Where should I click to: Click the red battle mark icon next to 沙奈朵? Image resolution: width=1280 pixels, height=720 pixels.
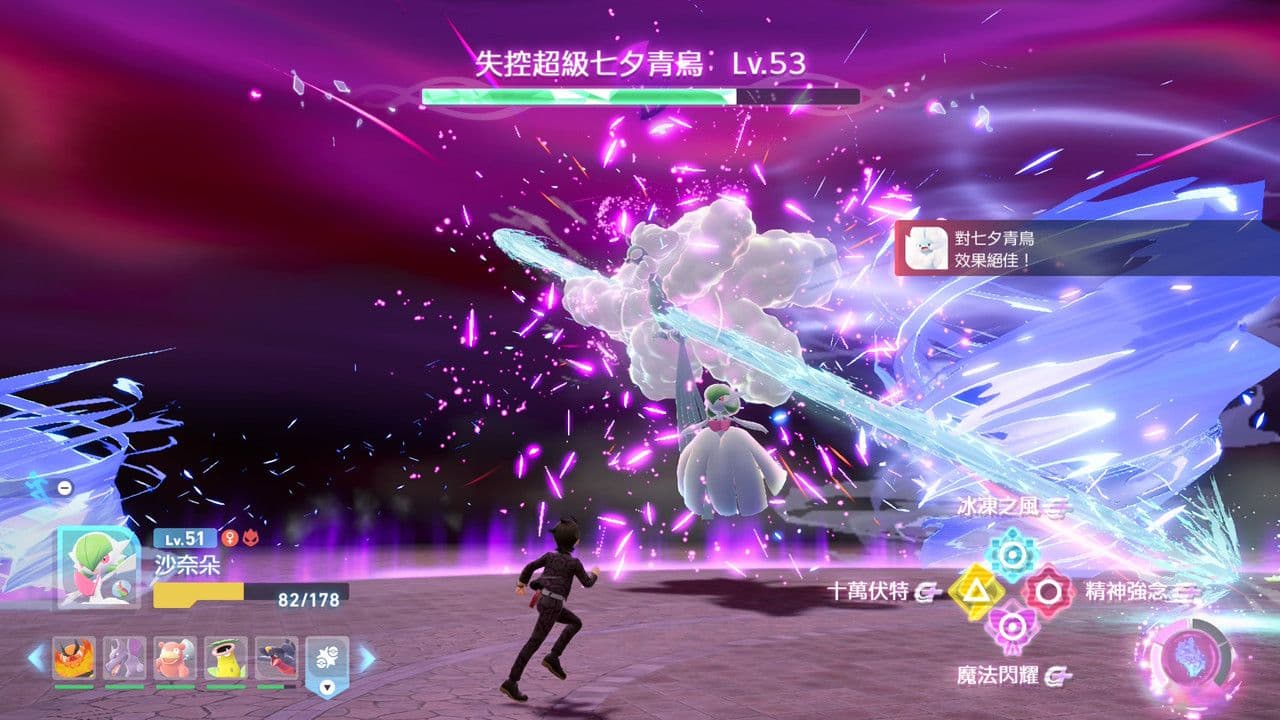[252, 538]
